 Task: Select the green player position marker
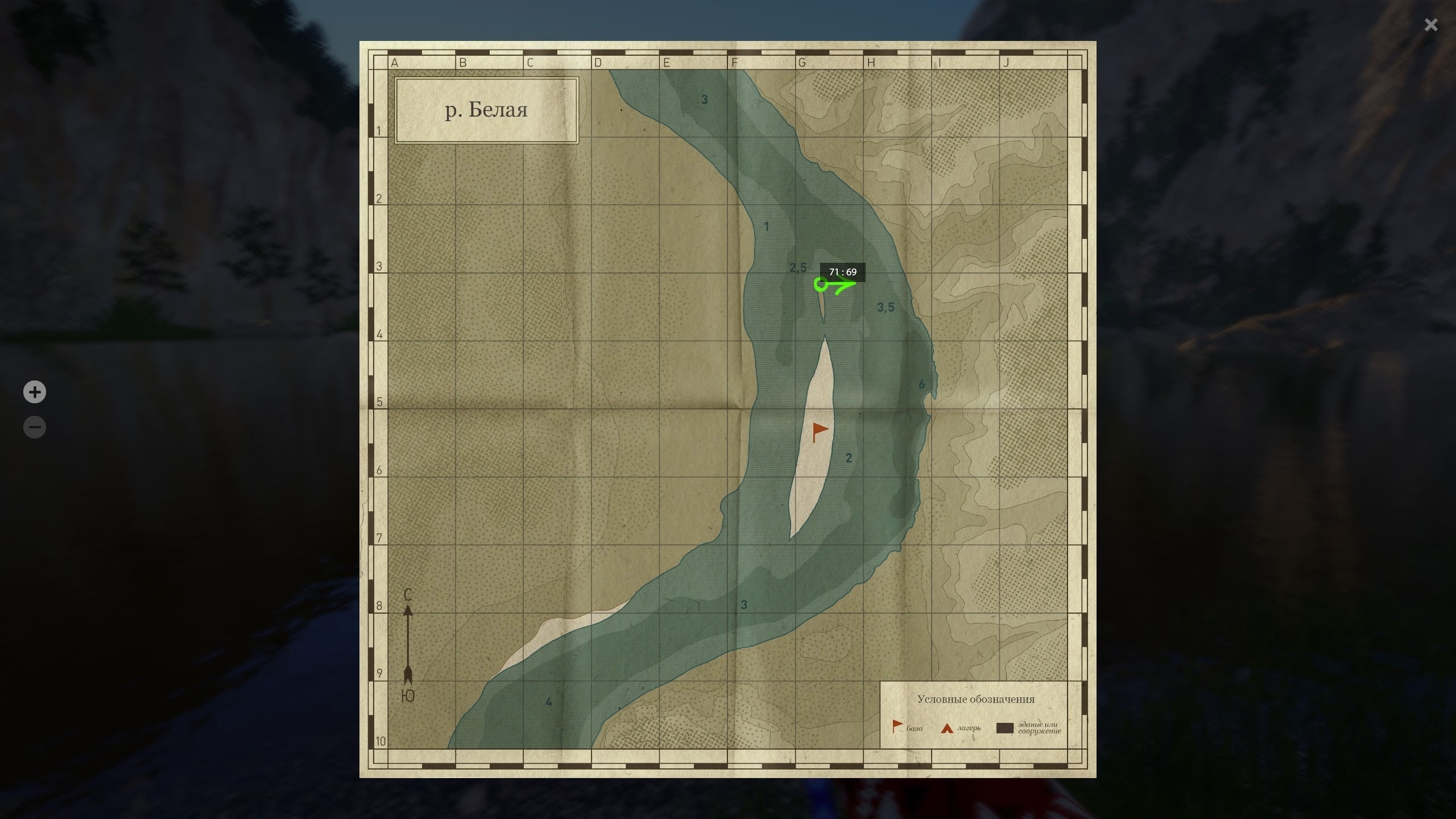pyautogui.click(x=821, y=284)
